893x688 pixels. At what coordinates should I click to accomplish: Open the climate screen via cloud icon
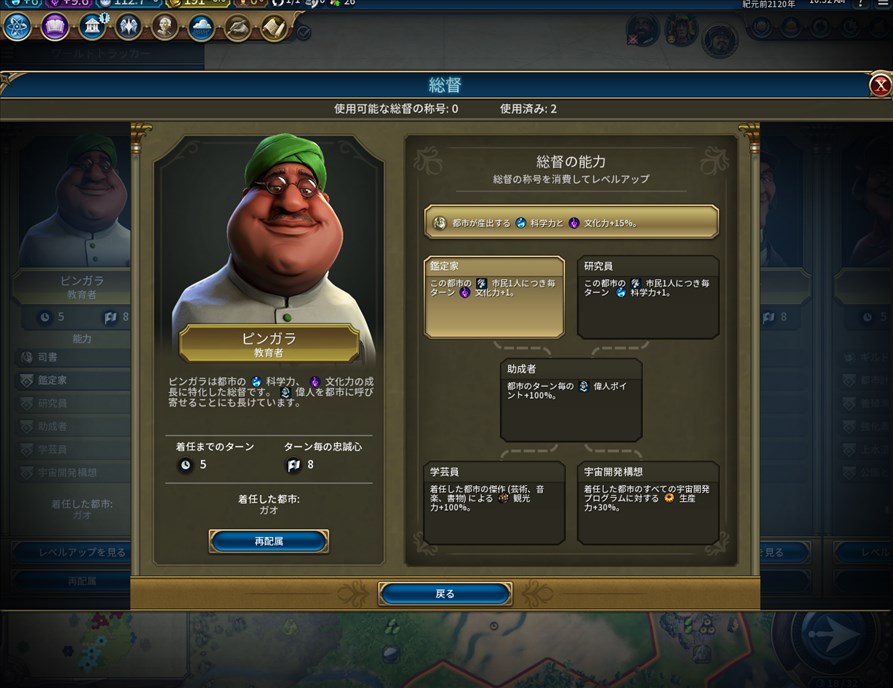point(201,27)
